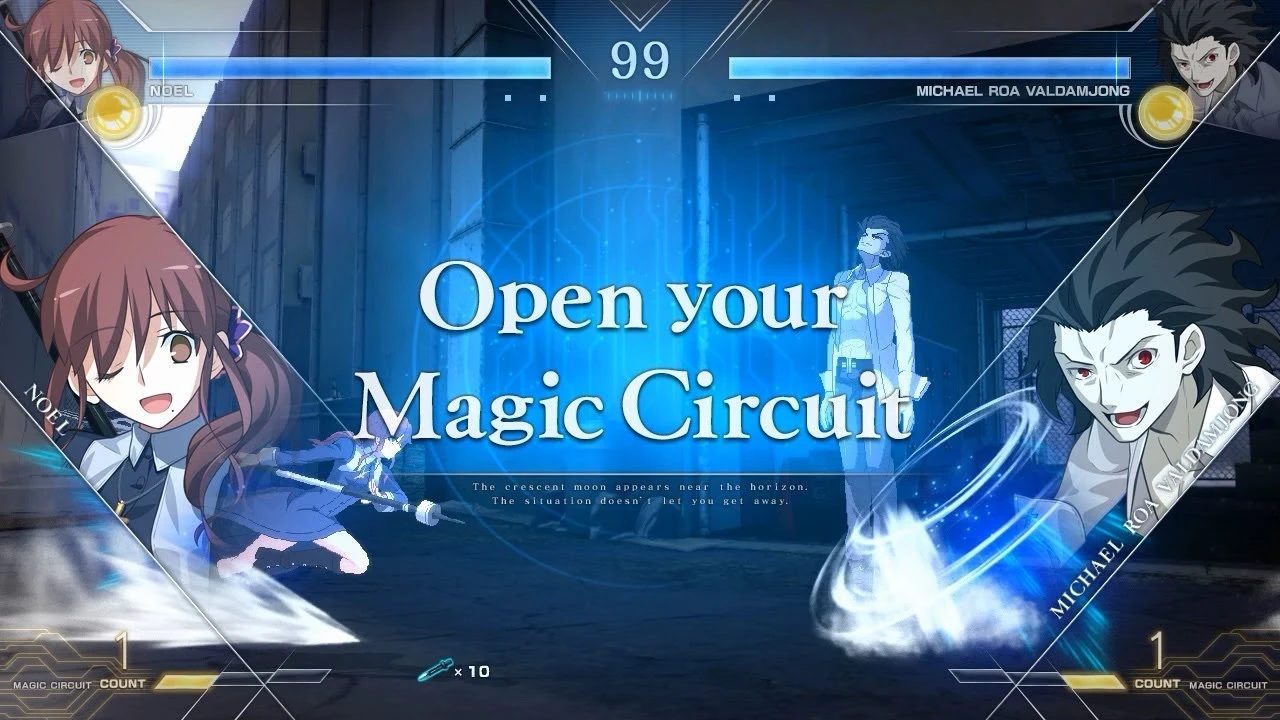Screen dimensions: 1280x720
Task: Click the crescent moon subtitle text
Action: (x=640, y=488)
